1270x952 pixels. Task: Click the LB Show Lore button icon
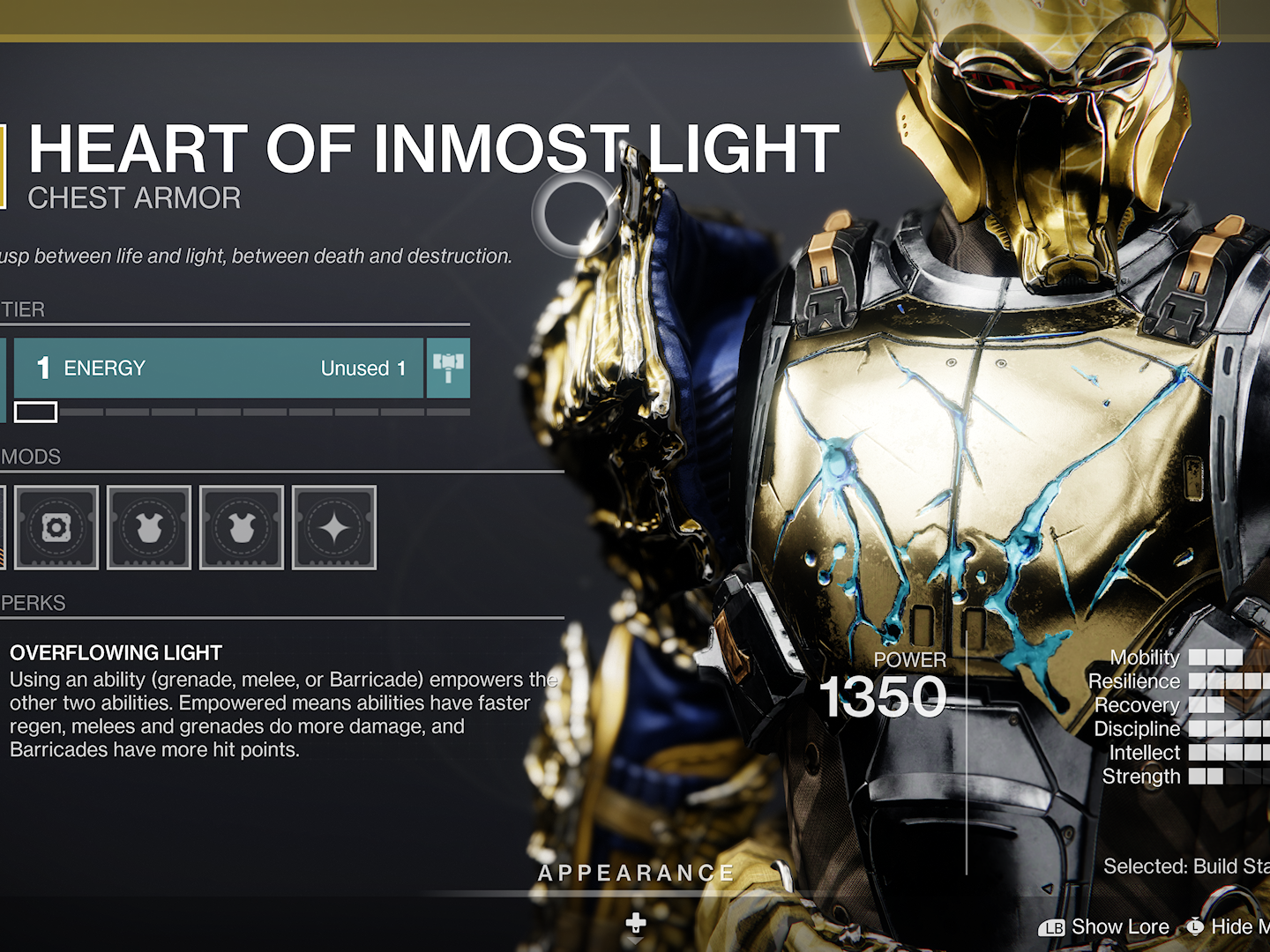[1053, 926]
